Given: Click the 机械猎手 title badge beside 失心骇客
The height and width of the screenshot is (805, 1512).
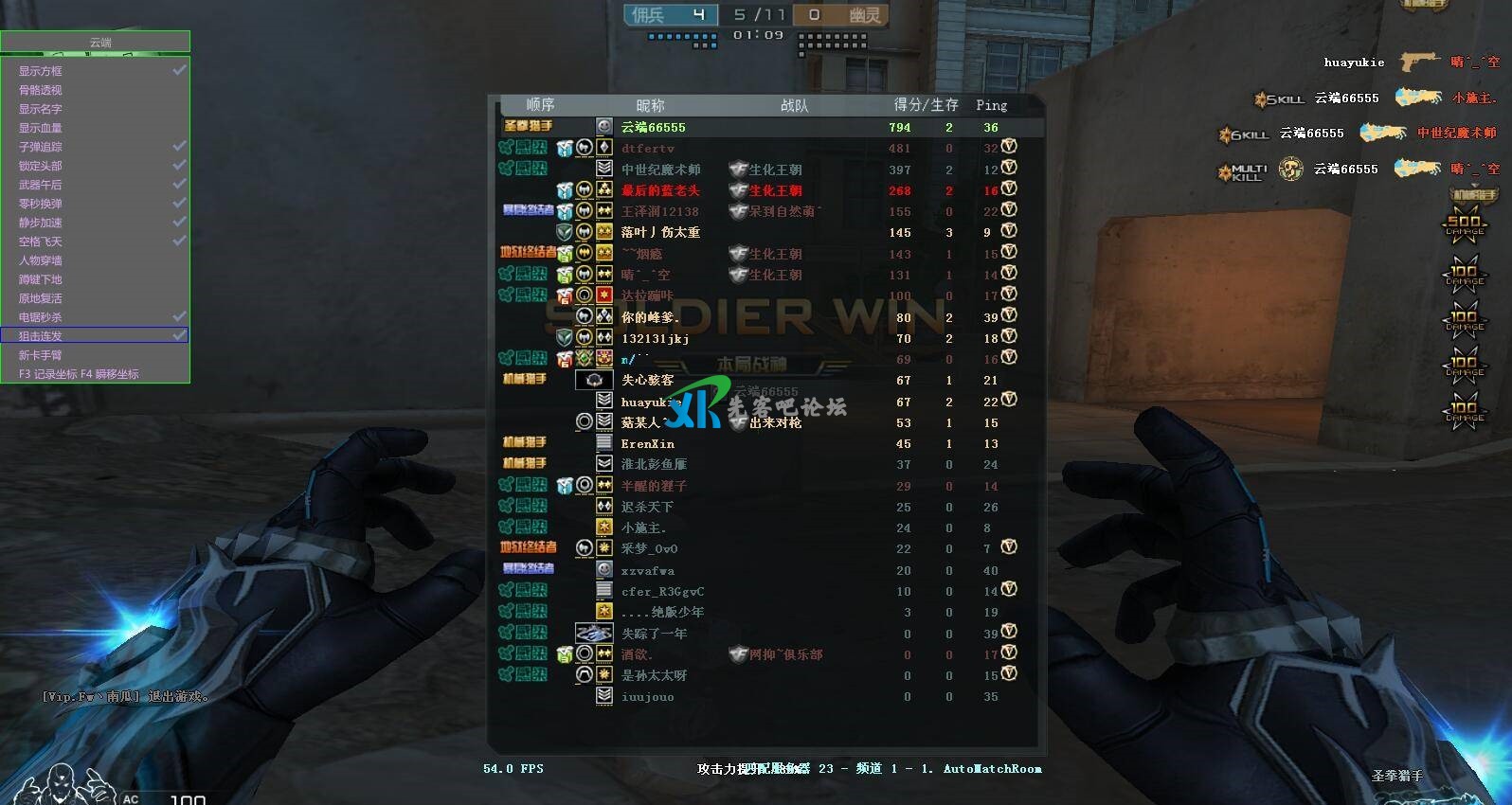Looking at the screenshot, I should (527, 379).
